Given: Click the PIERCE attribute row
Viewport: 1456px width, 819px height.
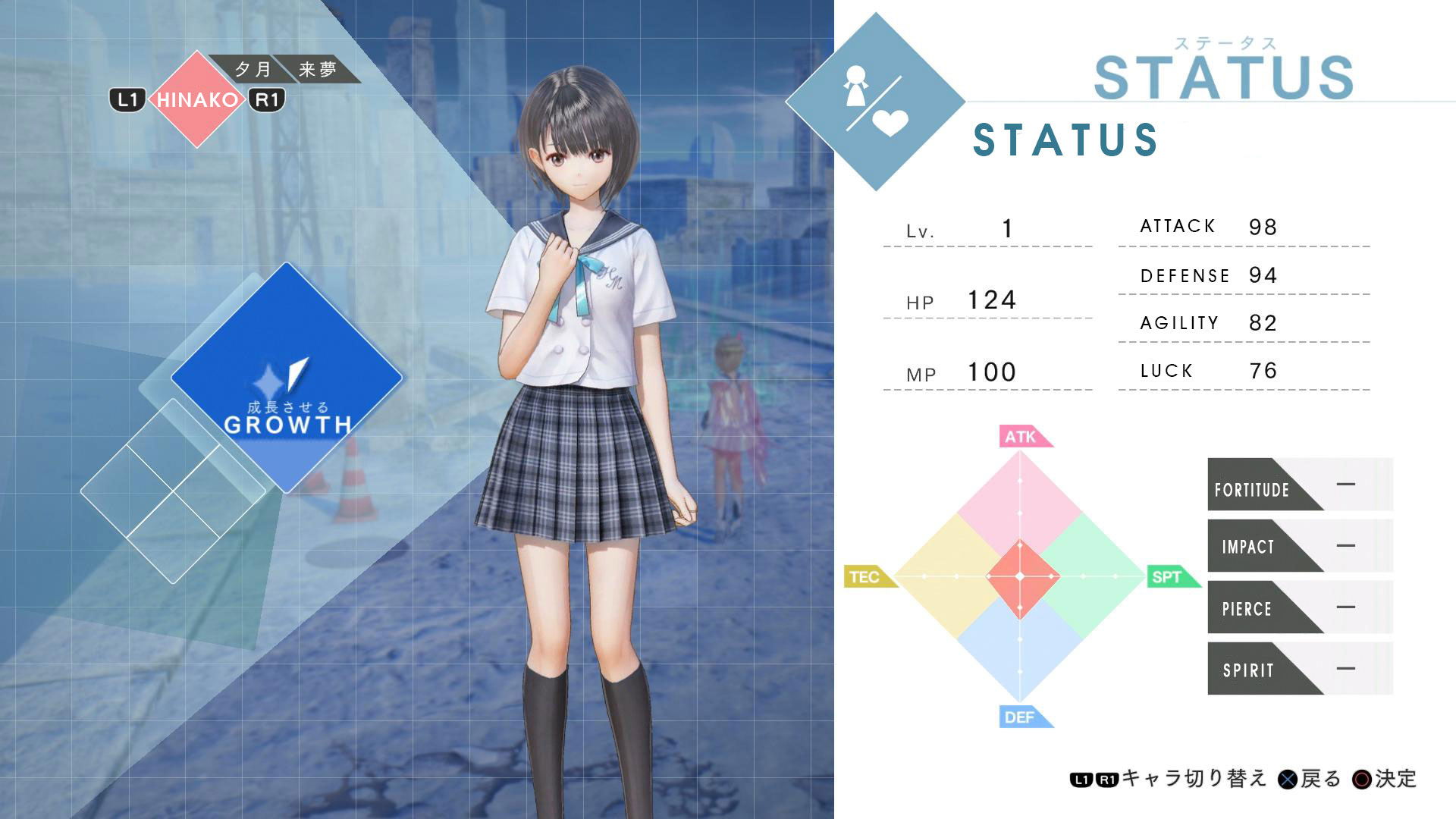Looking at the screenshot, I should click(1300, 607).
